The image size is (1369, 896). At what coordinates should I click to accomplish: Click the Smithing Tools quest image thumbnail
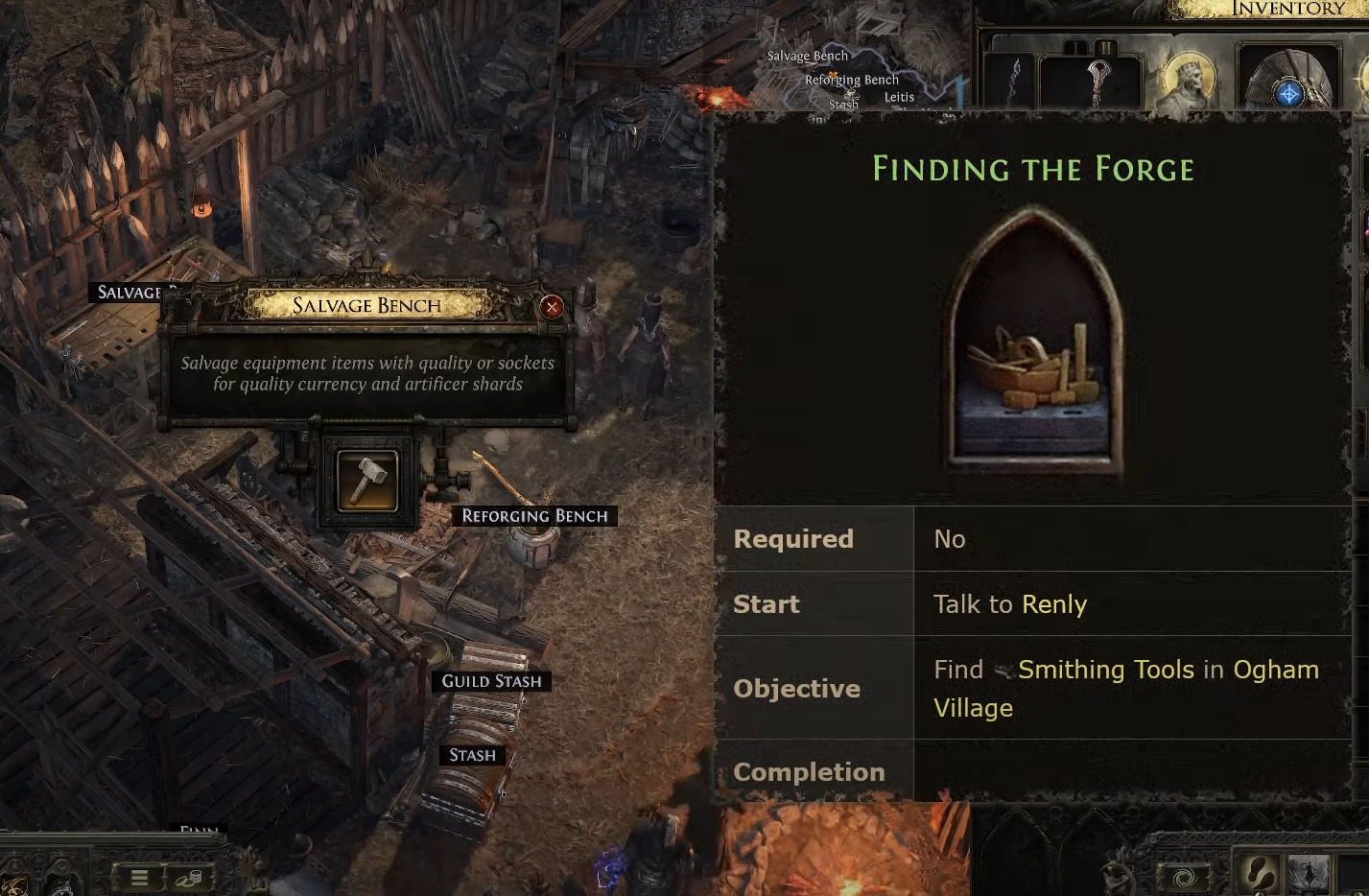pyautogui.click(x=1029, y=345)
